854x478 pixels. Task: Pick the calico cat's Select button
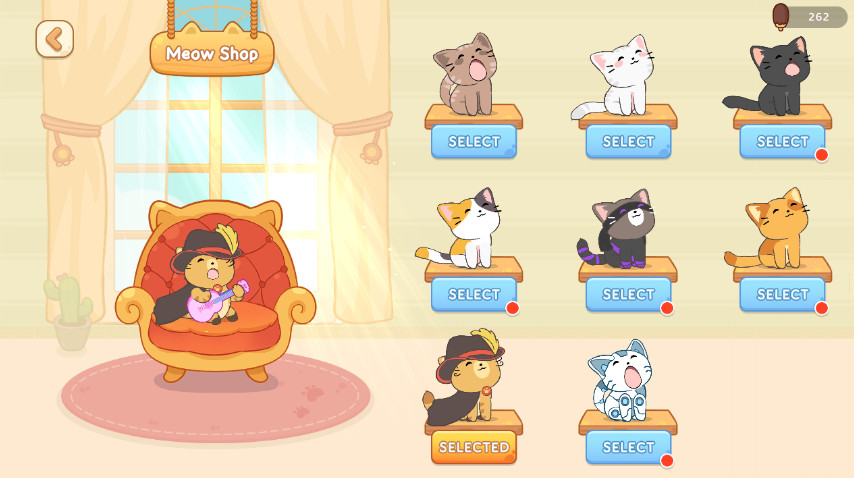474,295
